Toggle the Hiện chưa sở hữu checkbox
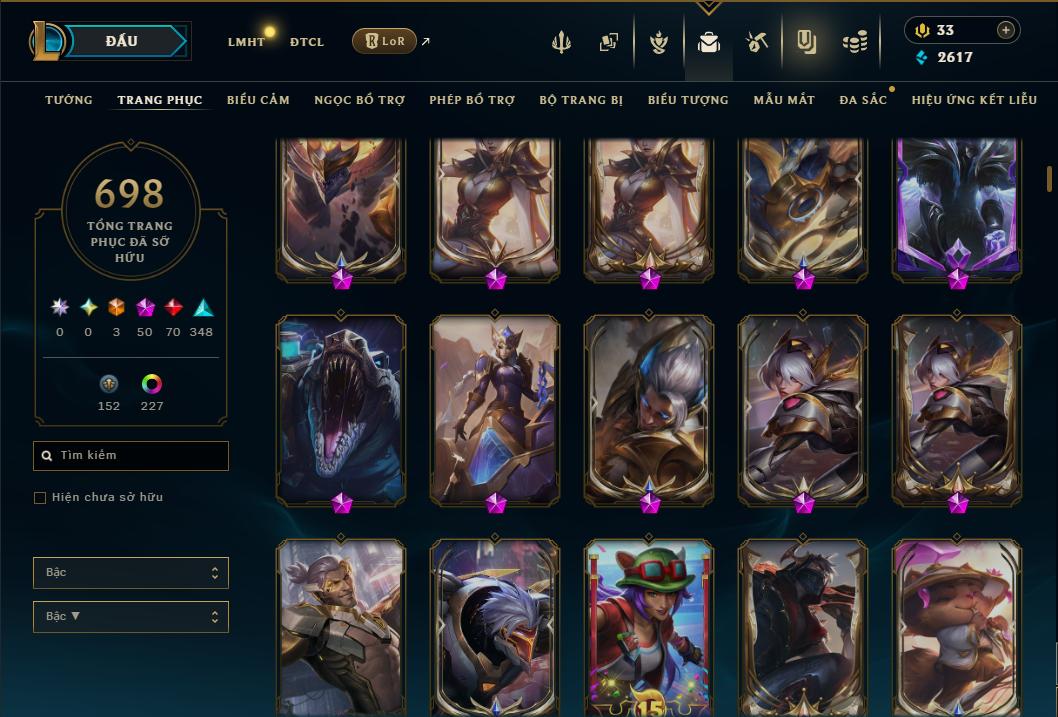This screenshot has width=1058, height=717. (x=40, y=498)
